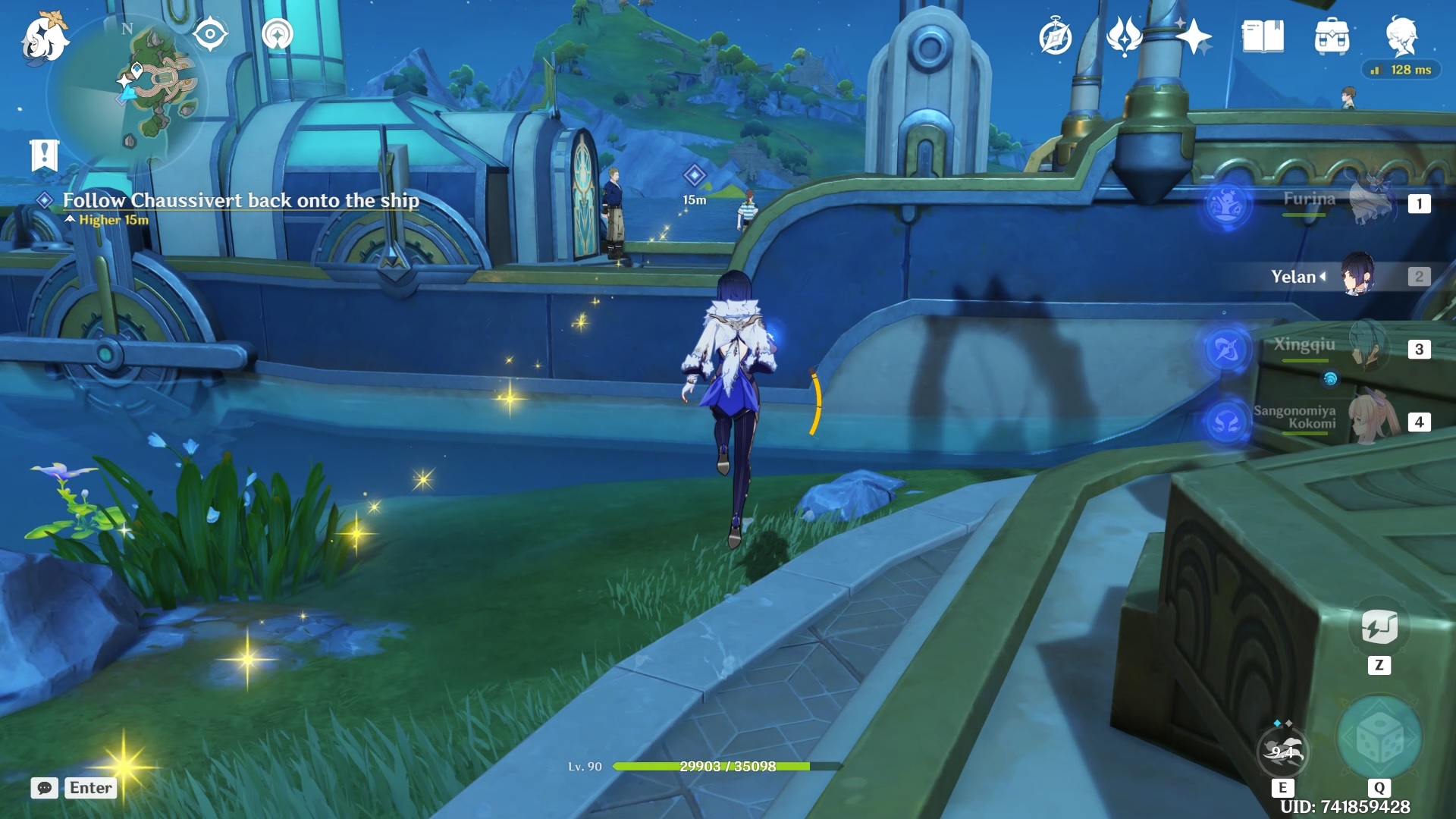Select the Follow Chaussivert quest tracker
Viewport: 1456px width, 819px height.
240,200
